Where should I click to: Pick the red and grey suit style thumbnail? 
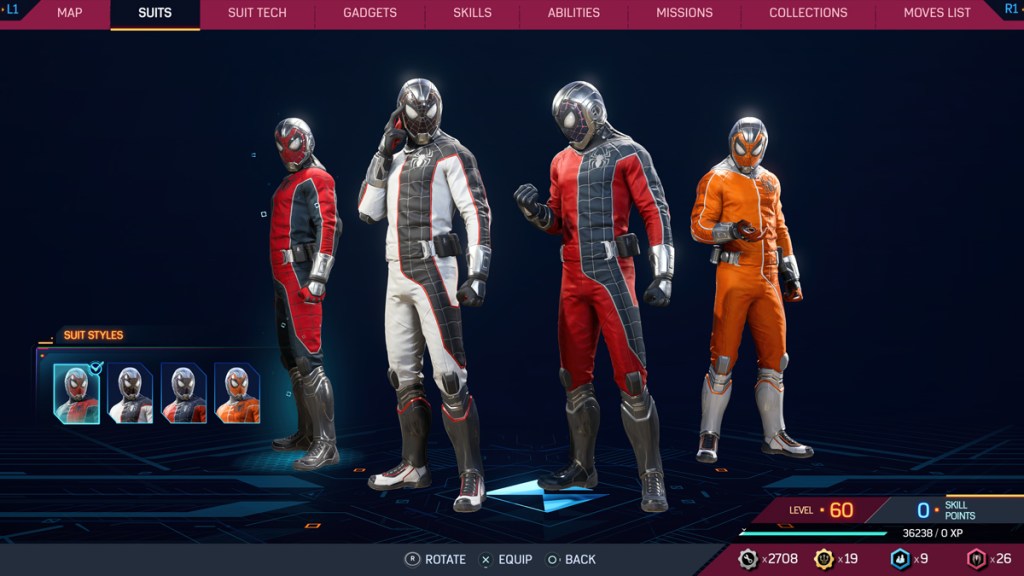coord(184,394)
